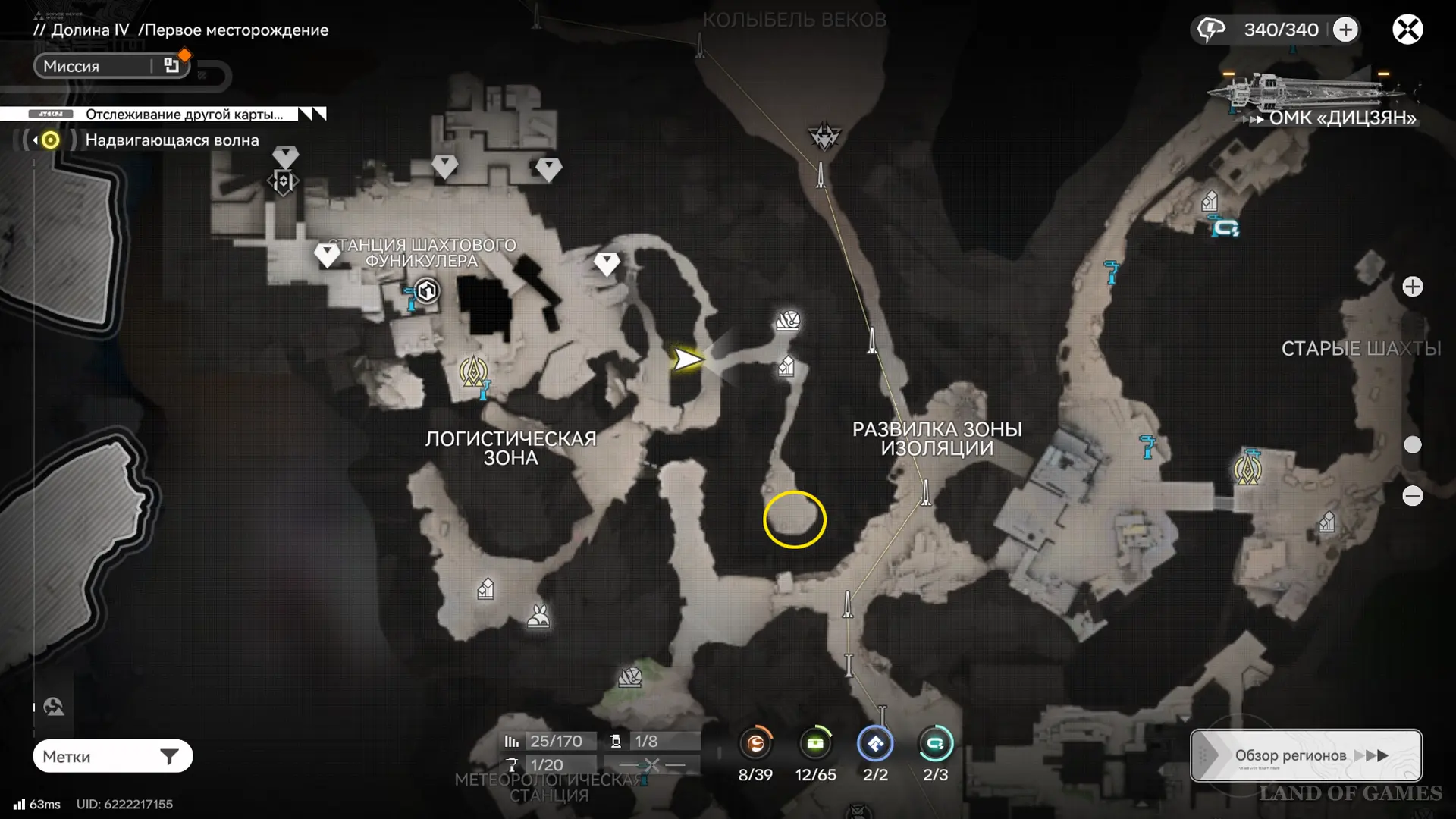Image resolution: width=1456 pixels, height=819 pixels.
Task: Select the tracked quest Надвигающаяся волна
Action: [x=171, y=140]
